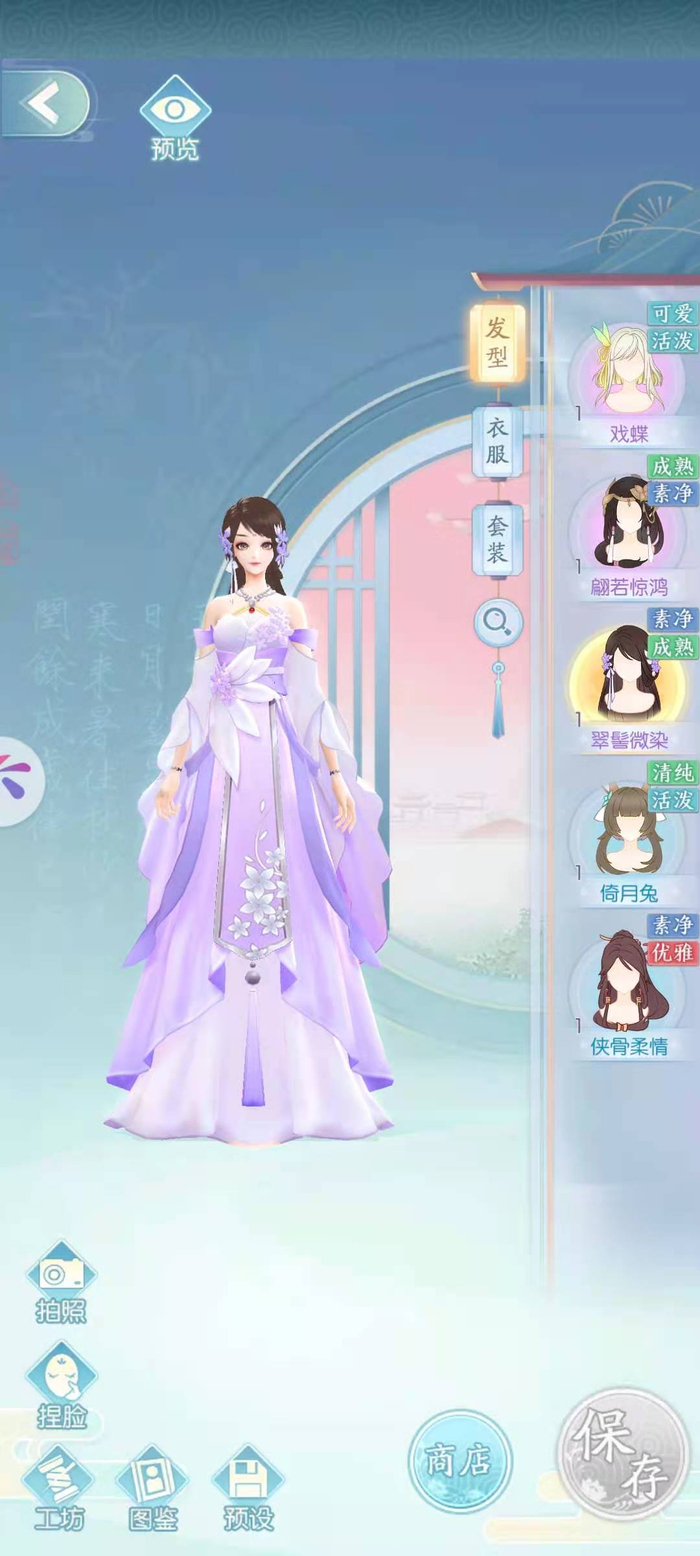Image resolution: width=700 pixels, height=1556 pixels.
Task: Tap the 保存 save button
Action: (x=622, y=1453)
